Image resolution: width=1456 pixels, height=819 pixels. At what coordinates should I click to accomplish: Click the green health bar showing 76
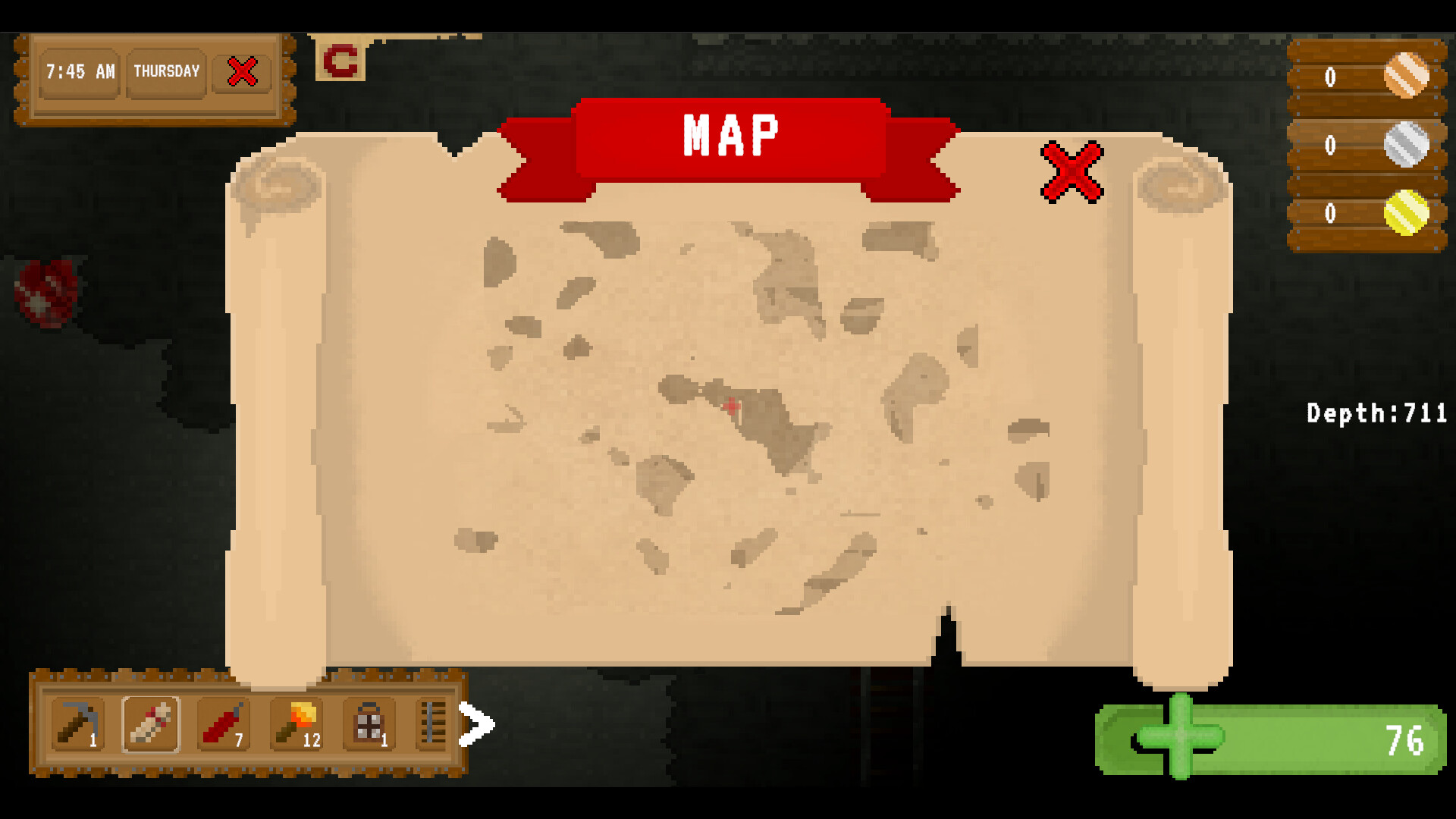pyautogui.click(x=1274, y=737)
